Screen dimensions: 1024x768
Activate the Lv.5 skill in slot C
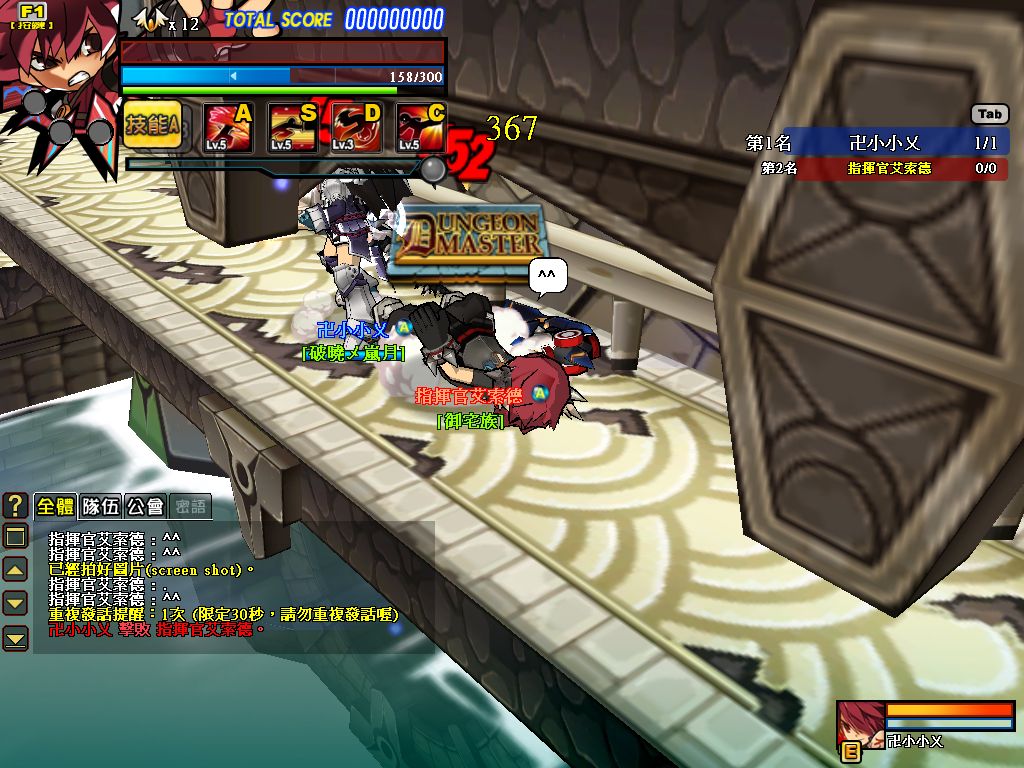tap(421, 127)
